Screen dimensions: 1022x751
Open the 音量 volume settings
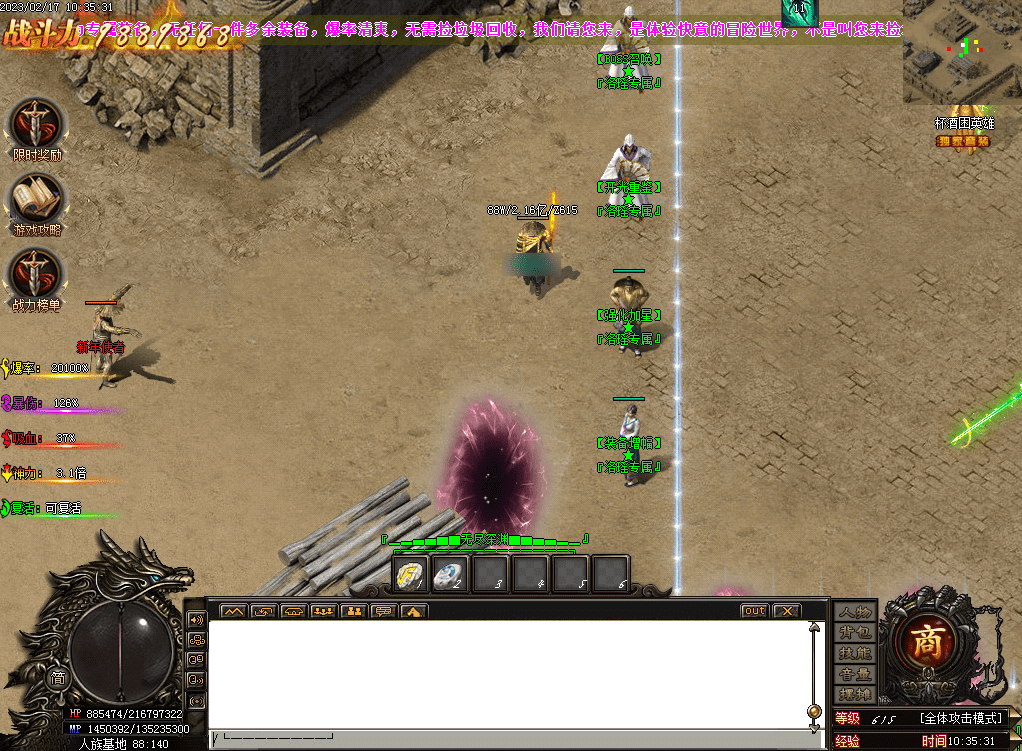coord(855,674)
